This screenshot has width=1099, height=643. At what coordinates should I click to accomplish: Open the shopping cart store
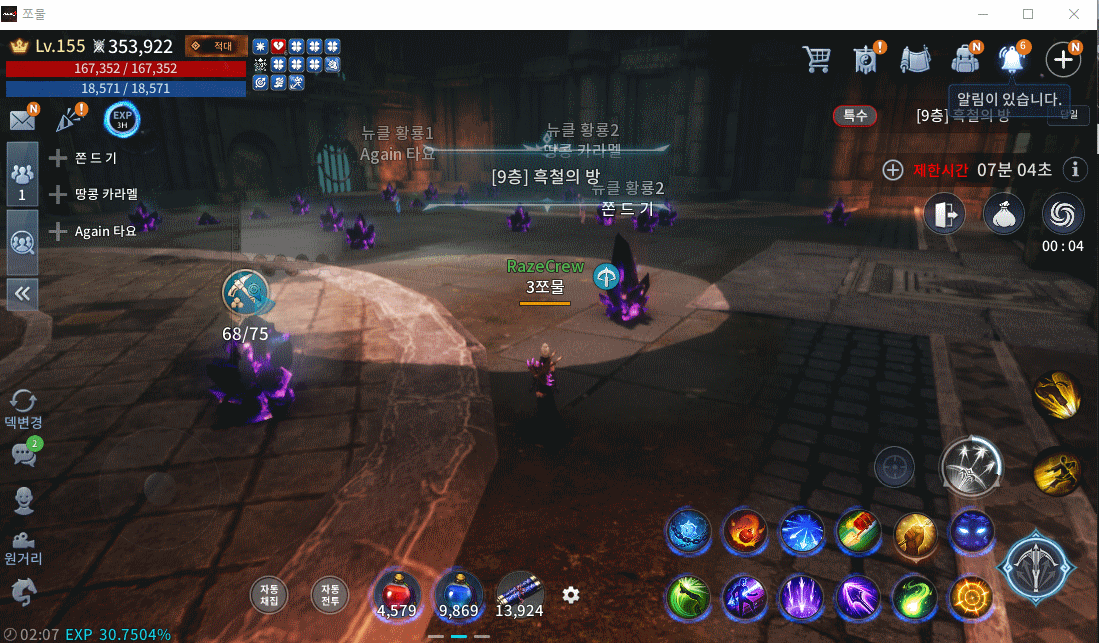817,59
